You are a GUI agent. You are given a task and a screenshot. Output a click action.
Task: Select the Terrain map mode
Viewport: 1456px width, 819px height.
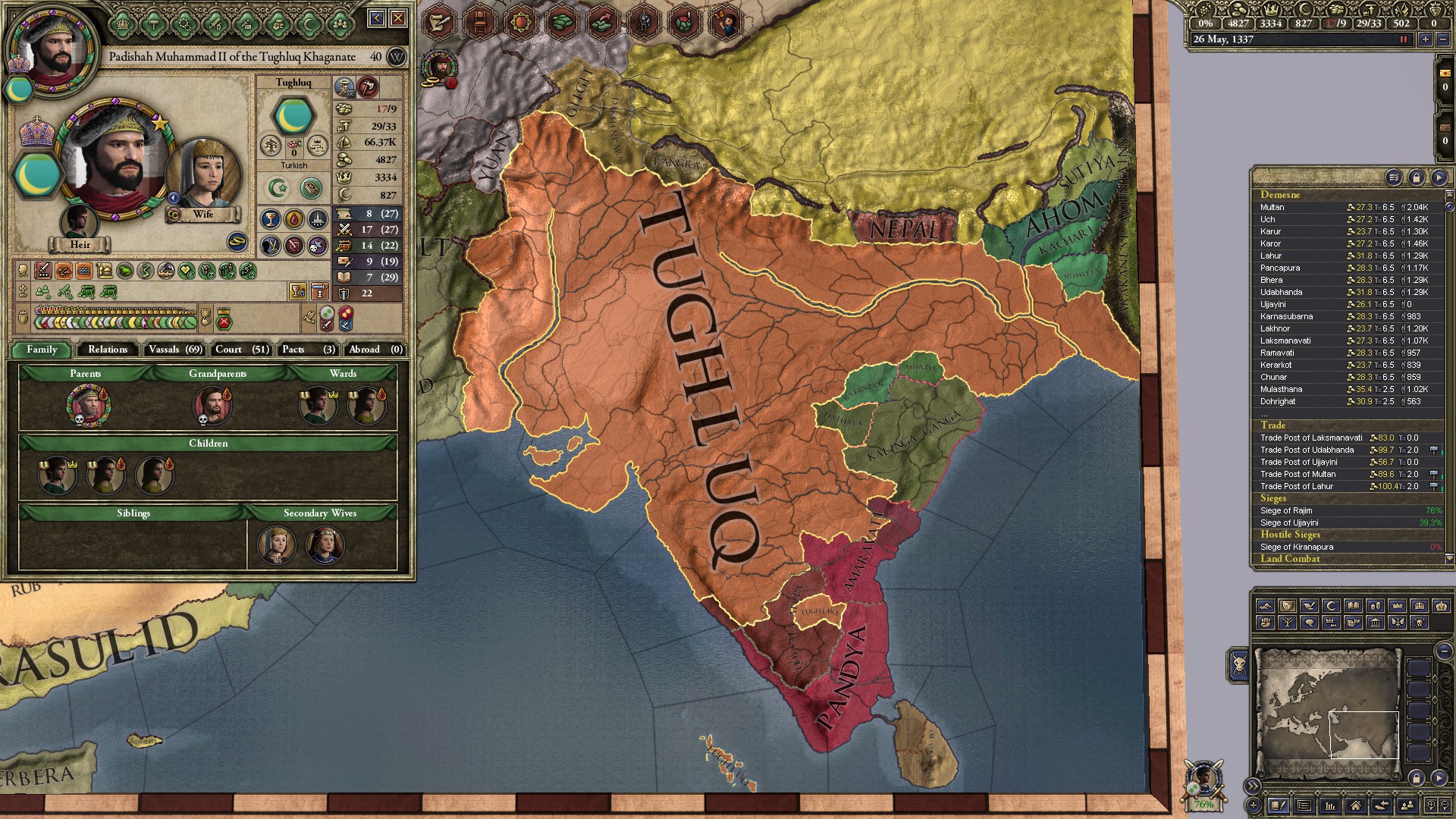tap(1266, 607)
